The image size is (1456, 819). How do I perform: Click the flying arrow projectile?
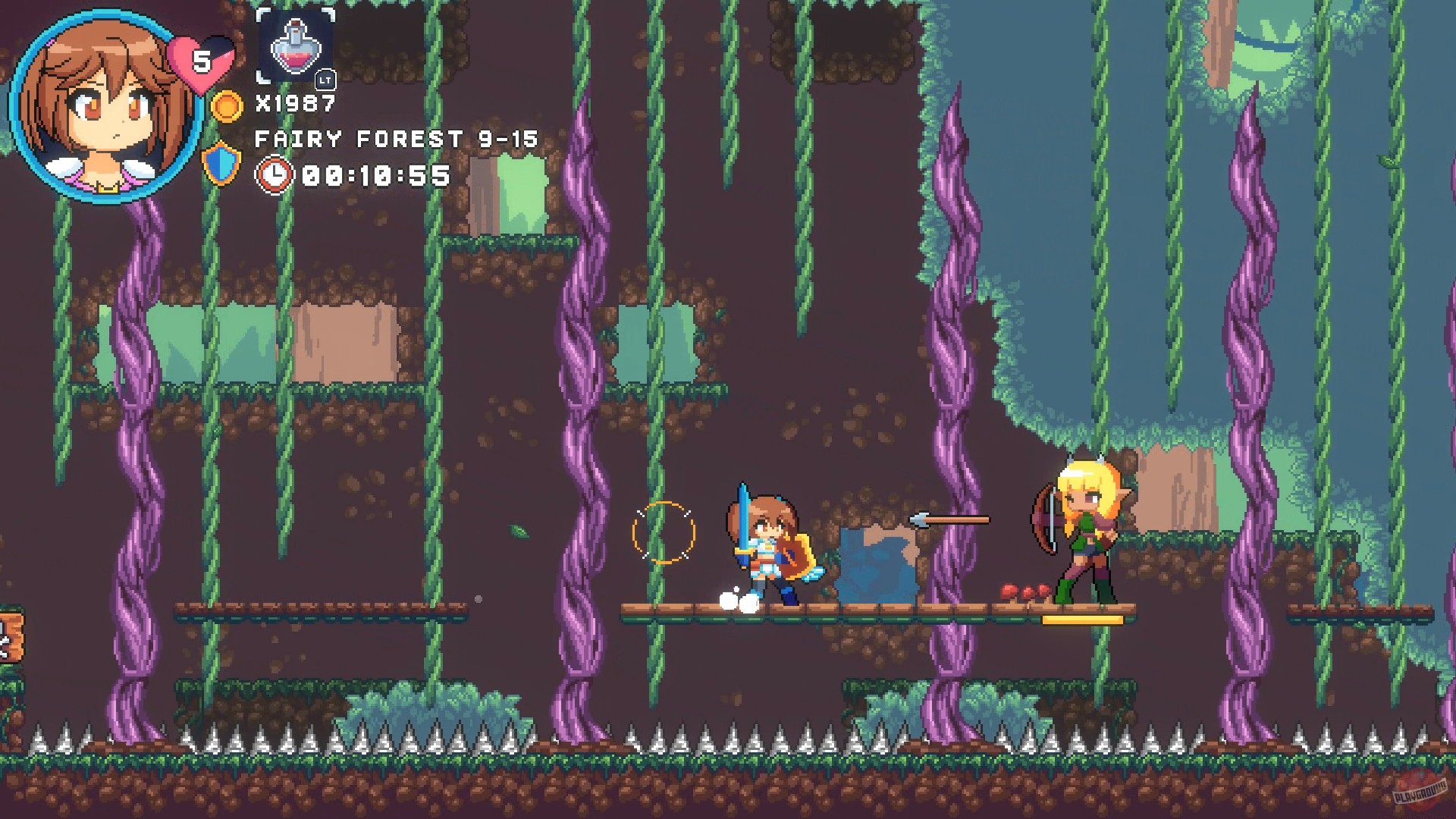948,519
